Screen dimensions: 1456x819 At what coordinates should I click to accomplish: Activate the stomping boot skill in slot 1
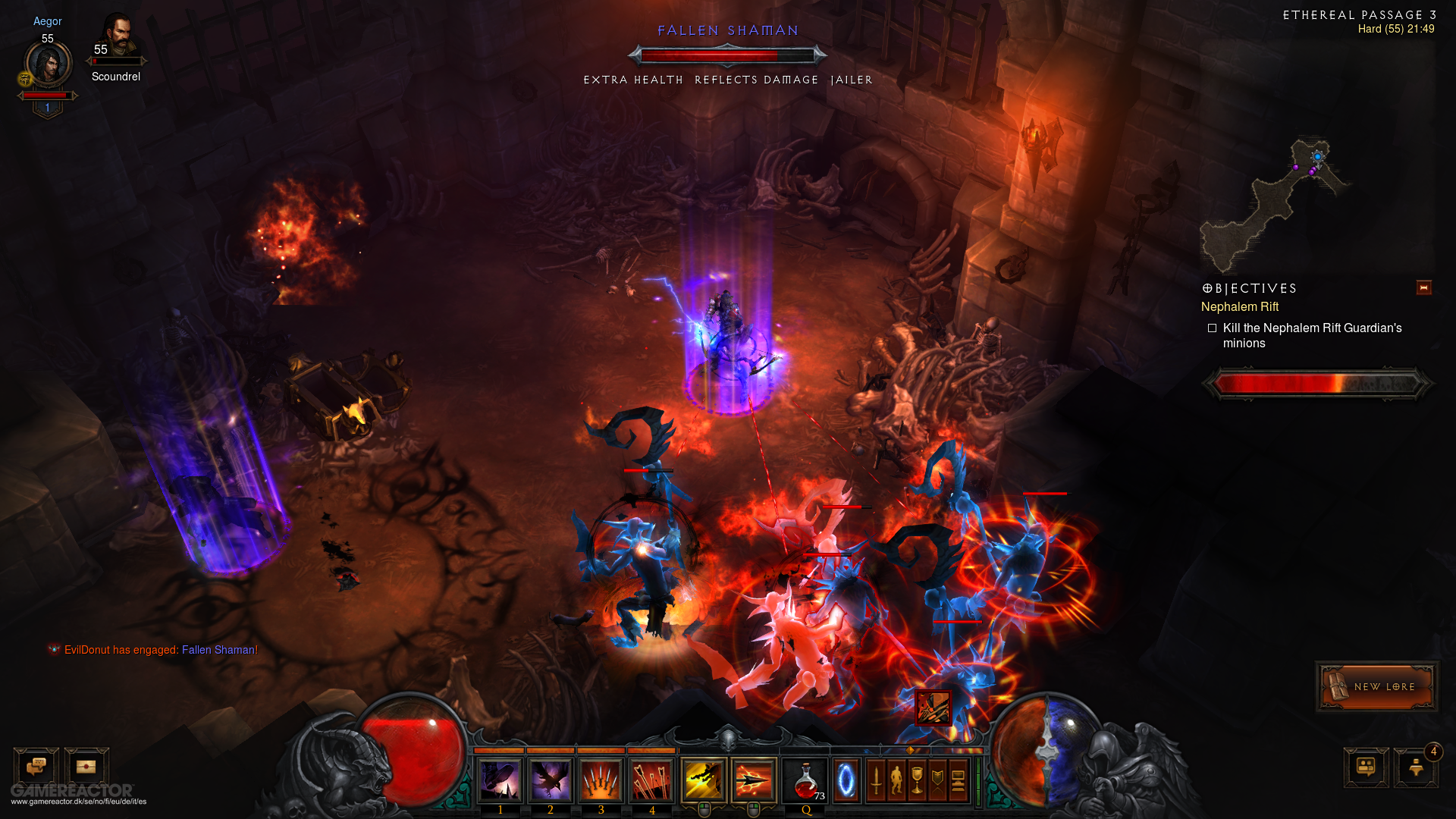500,780
